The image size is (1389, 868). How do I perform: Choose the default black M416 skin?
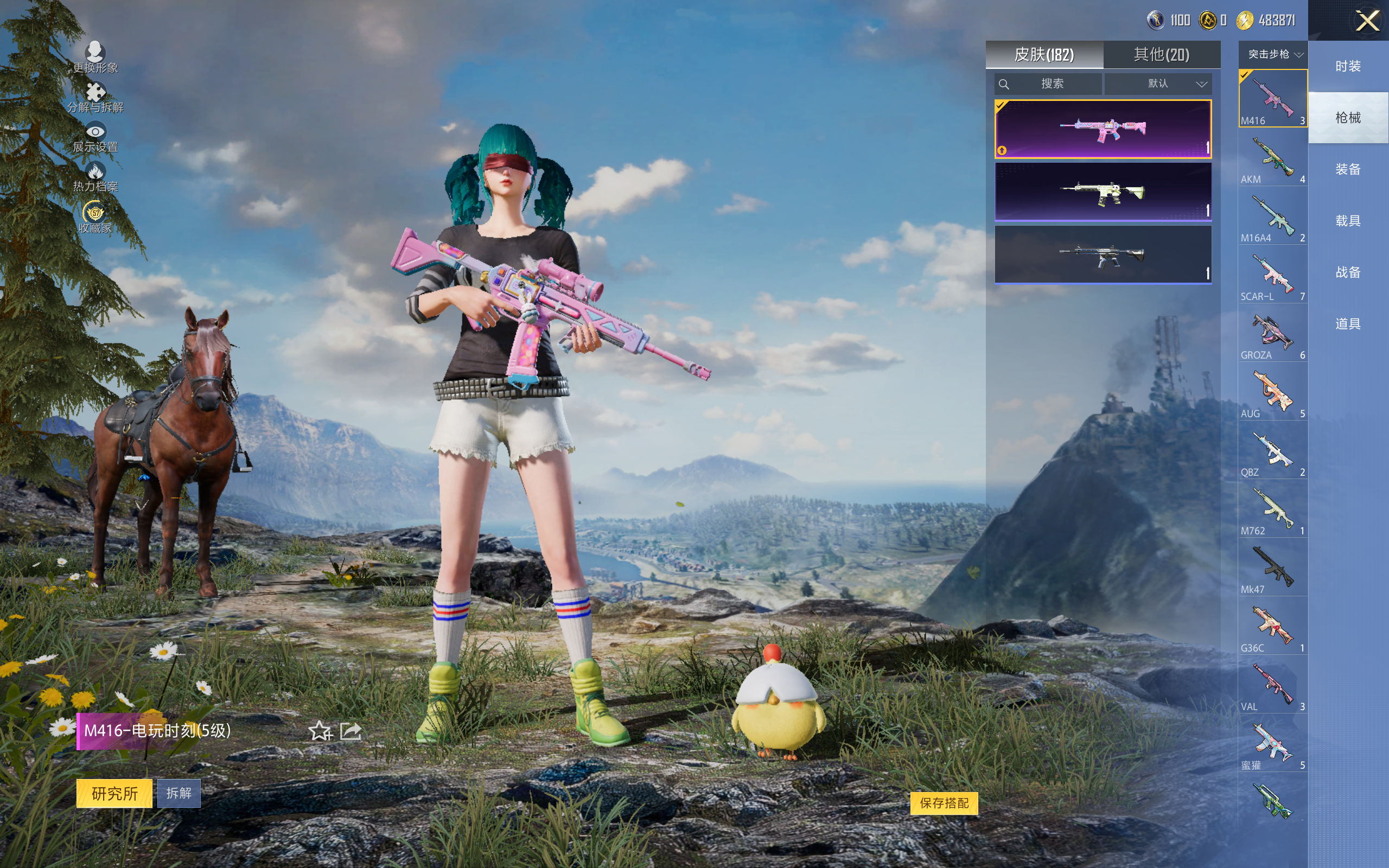1103,254
